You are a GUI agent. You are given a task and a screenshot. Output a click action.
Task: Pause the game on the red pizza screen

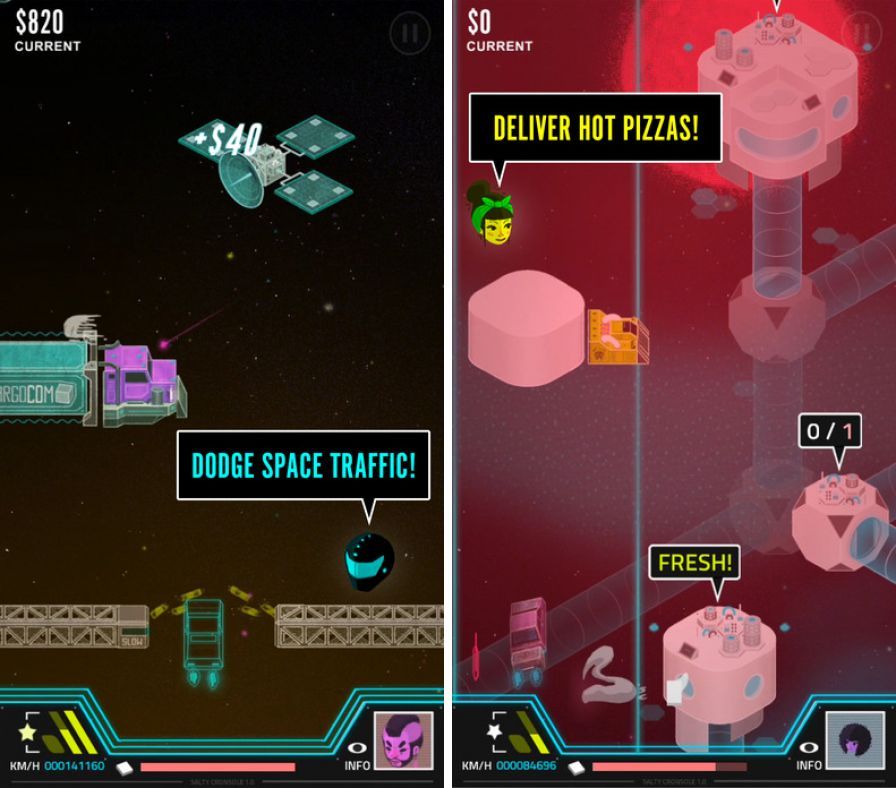[860, 32]
